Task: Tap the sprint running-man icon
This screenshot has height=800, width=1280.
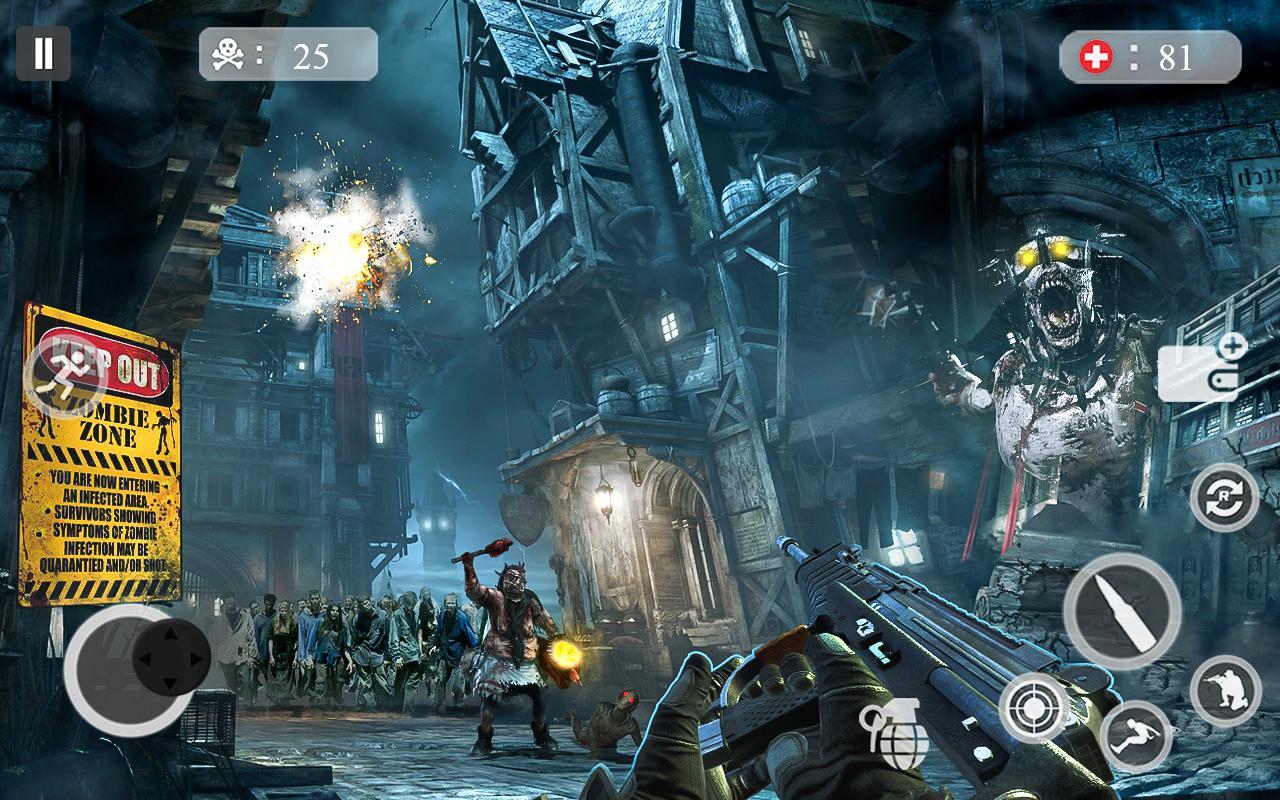Action: pyautogui.click(x=66, y=375)
